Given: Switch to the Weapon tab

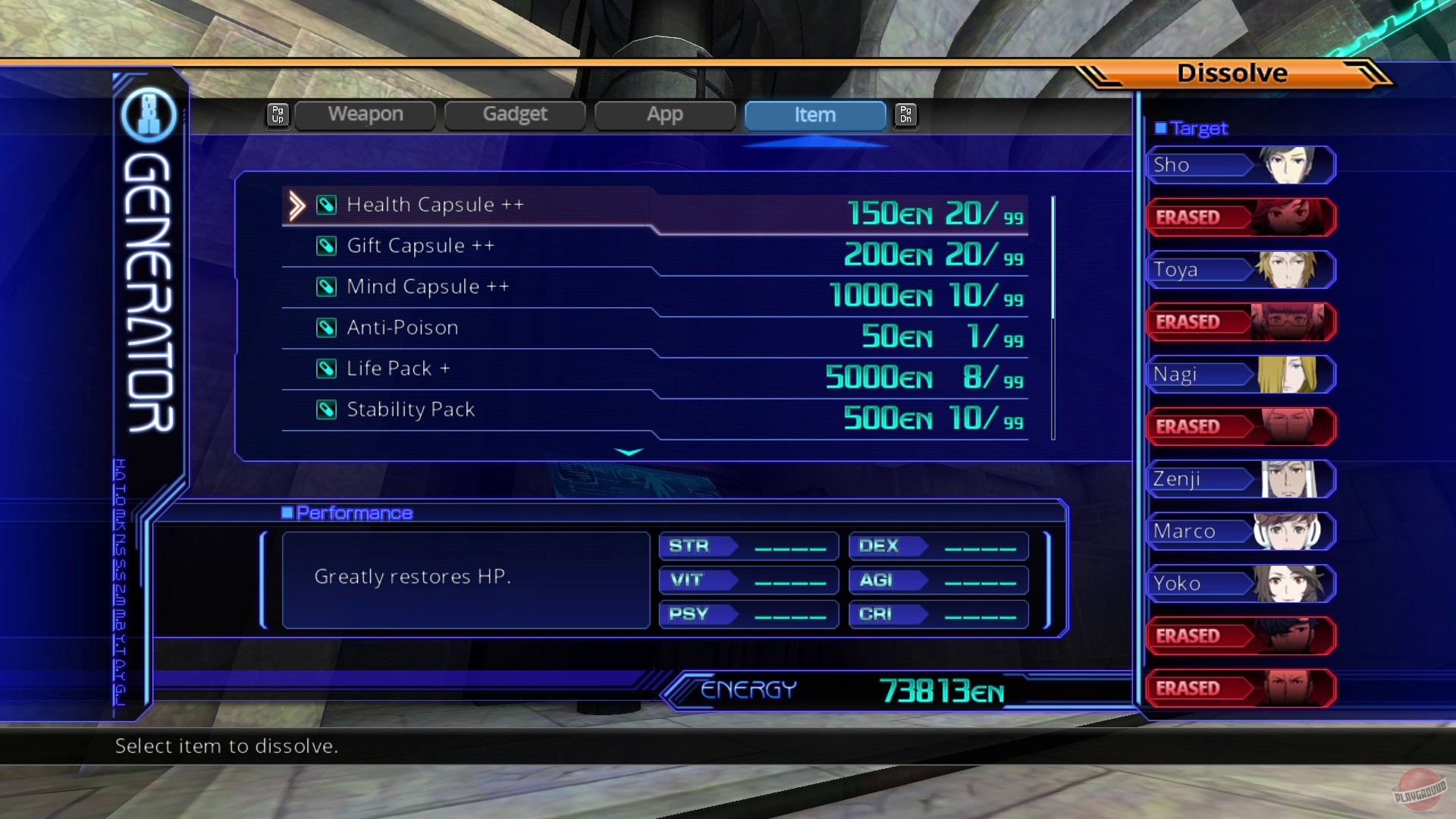Looking at the screenshot, I should coord(366,115).
